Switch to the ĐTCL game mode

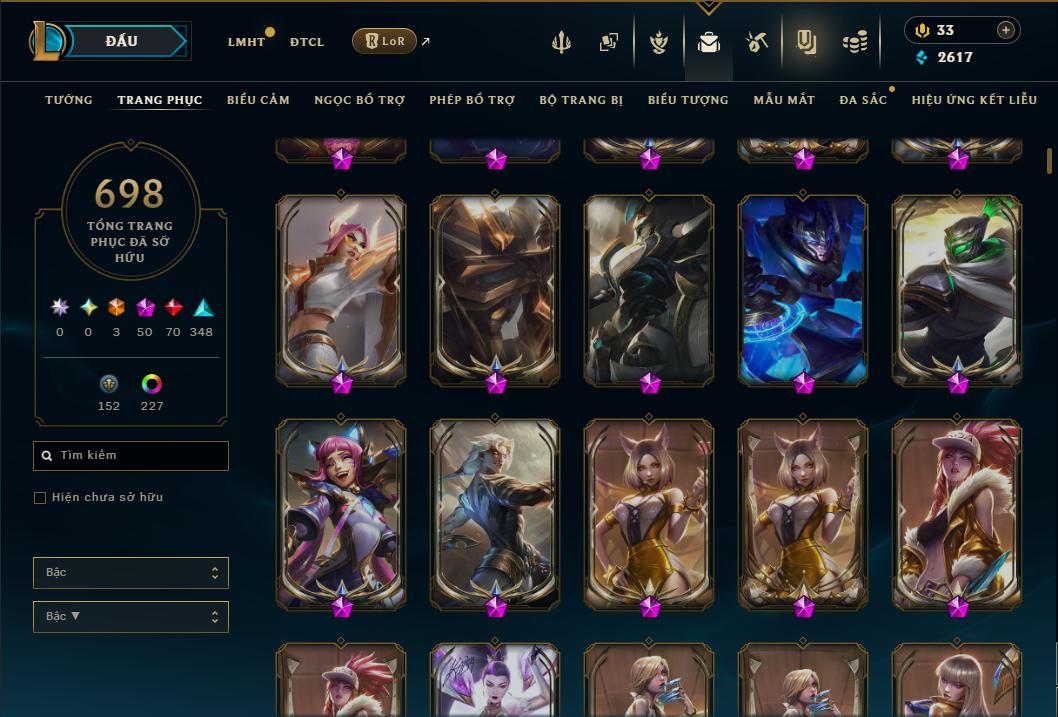[x=307, y=42]
